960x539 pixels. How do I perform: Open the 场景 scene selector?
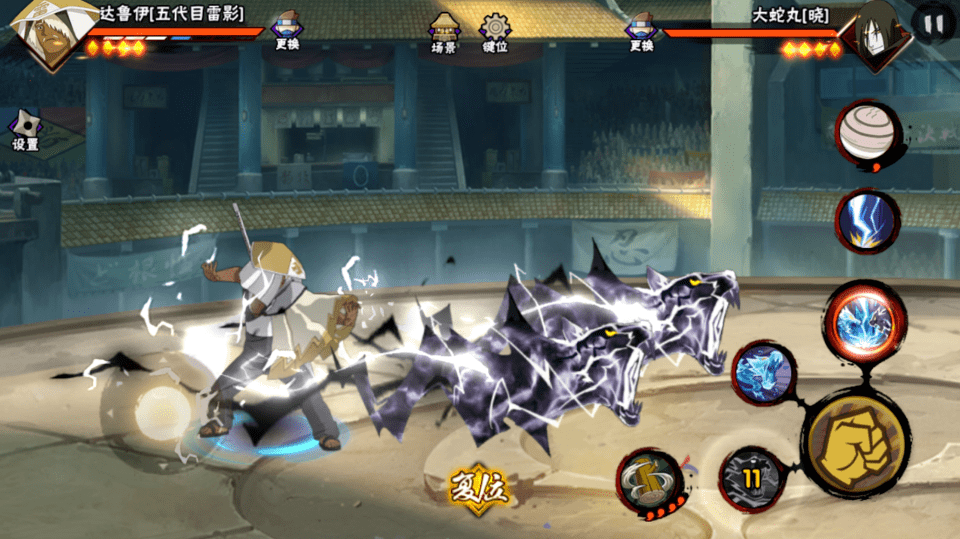[444, 33]
